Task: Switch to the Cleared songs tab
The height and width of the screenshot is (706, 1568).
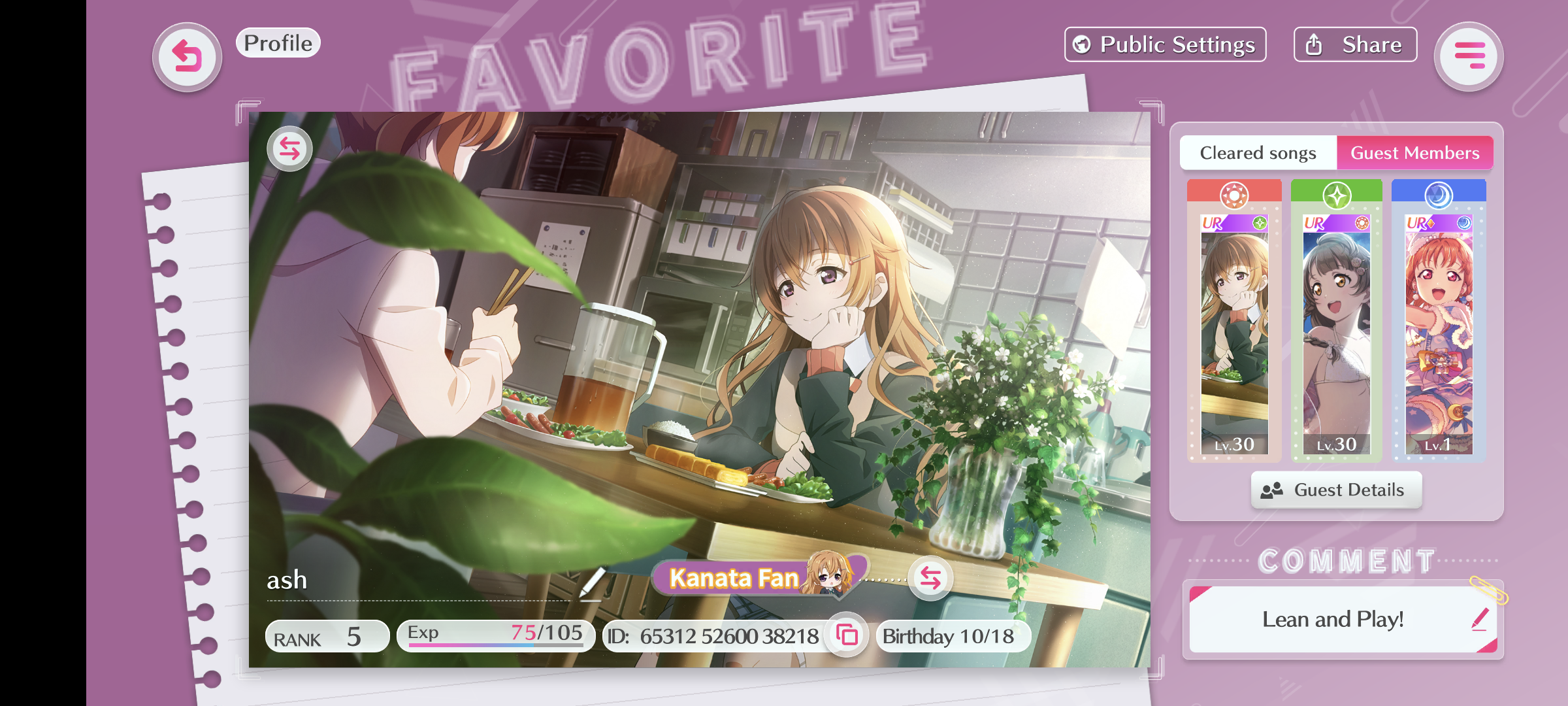Action: click(x=1258, y=153)
